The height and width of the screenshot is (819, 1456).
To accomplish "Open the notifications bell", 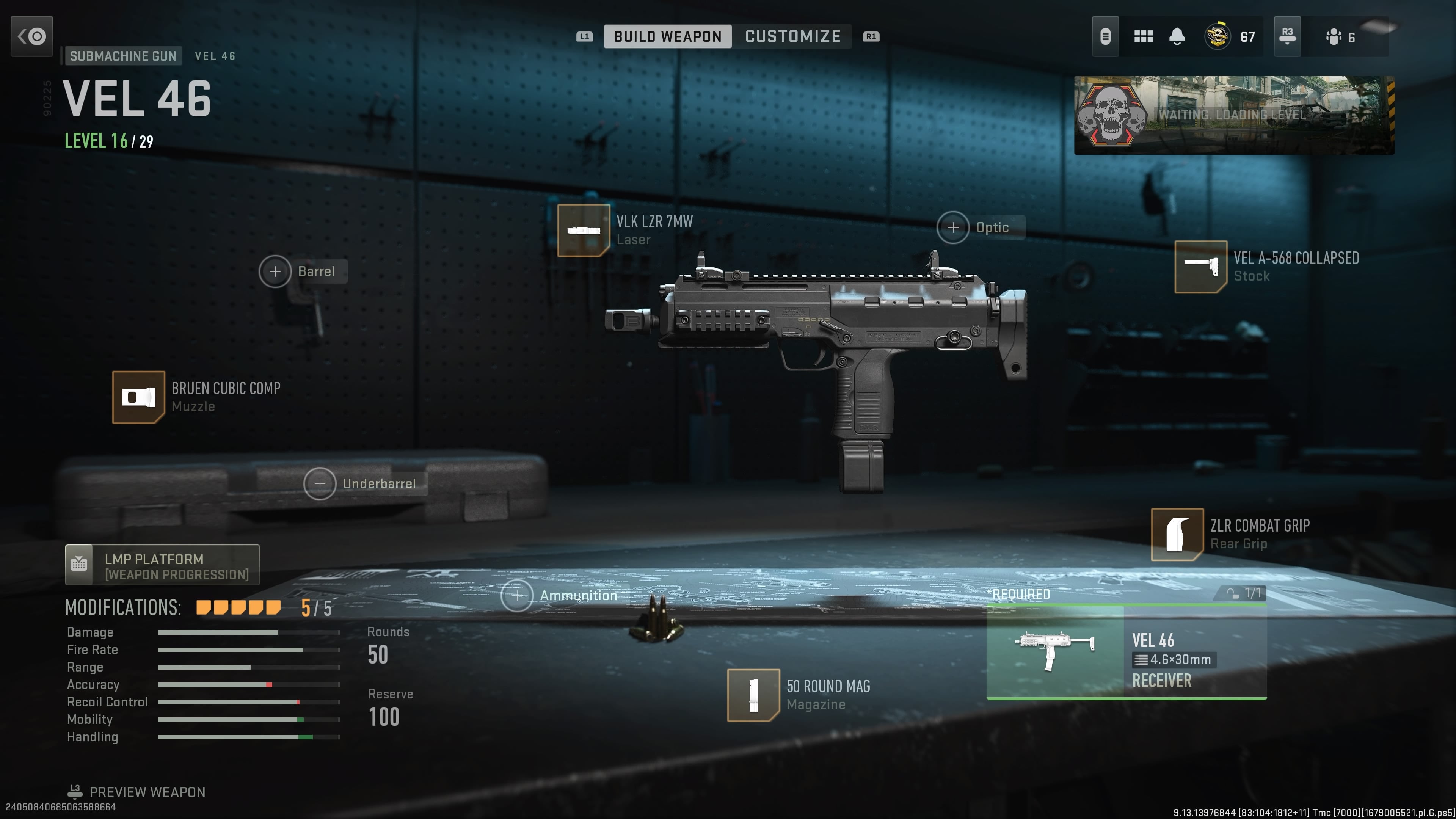I will tap(1177, 36).
